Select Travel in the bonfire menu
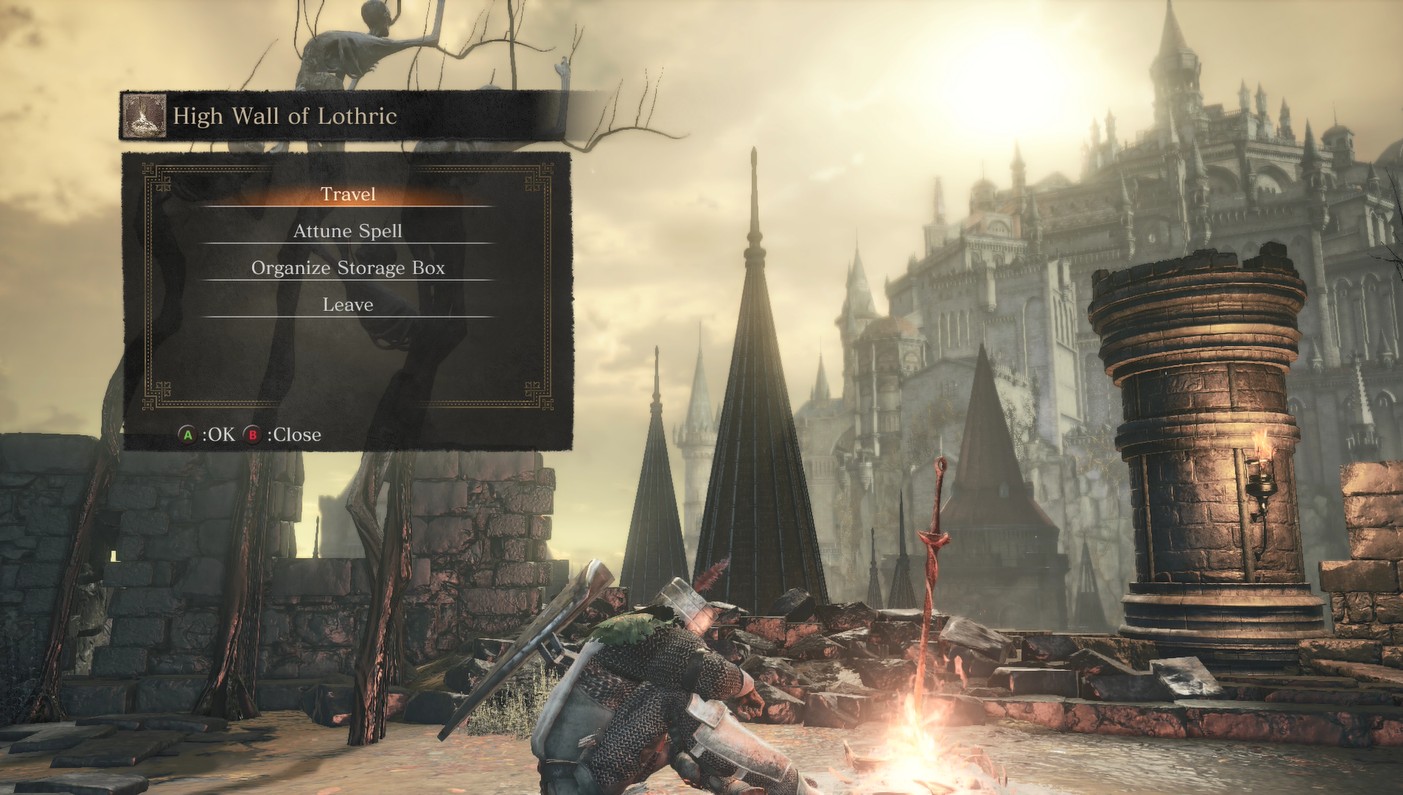 coord(348,194)
